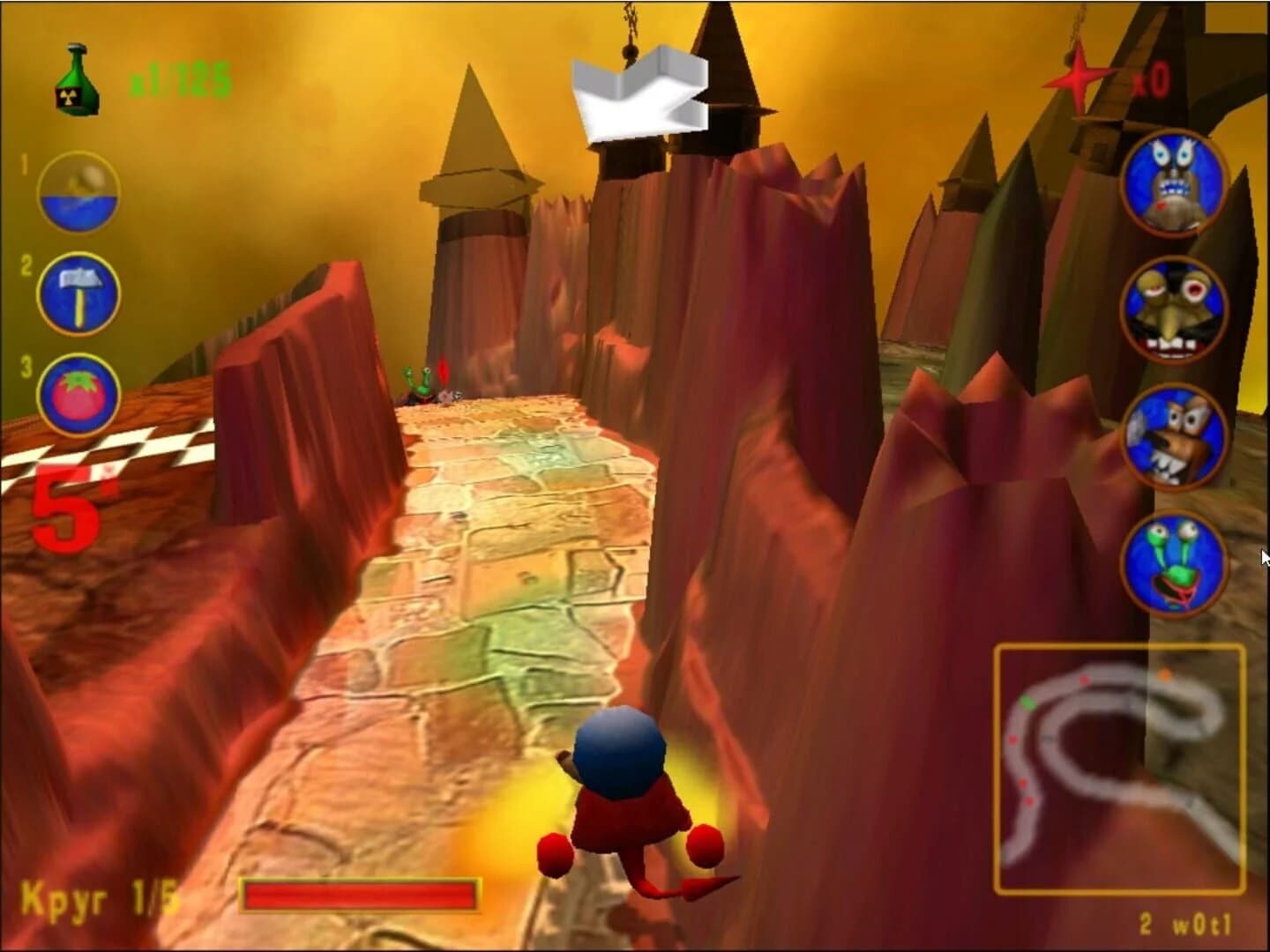Toggle the white direction arrow marker

point(639,93)
